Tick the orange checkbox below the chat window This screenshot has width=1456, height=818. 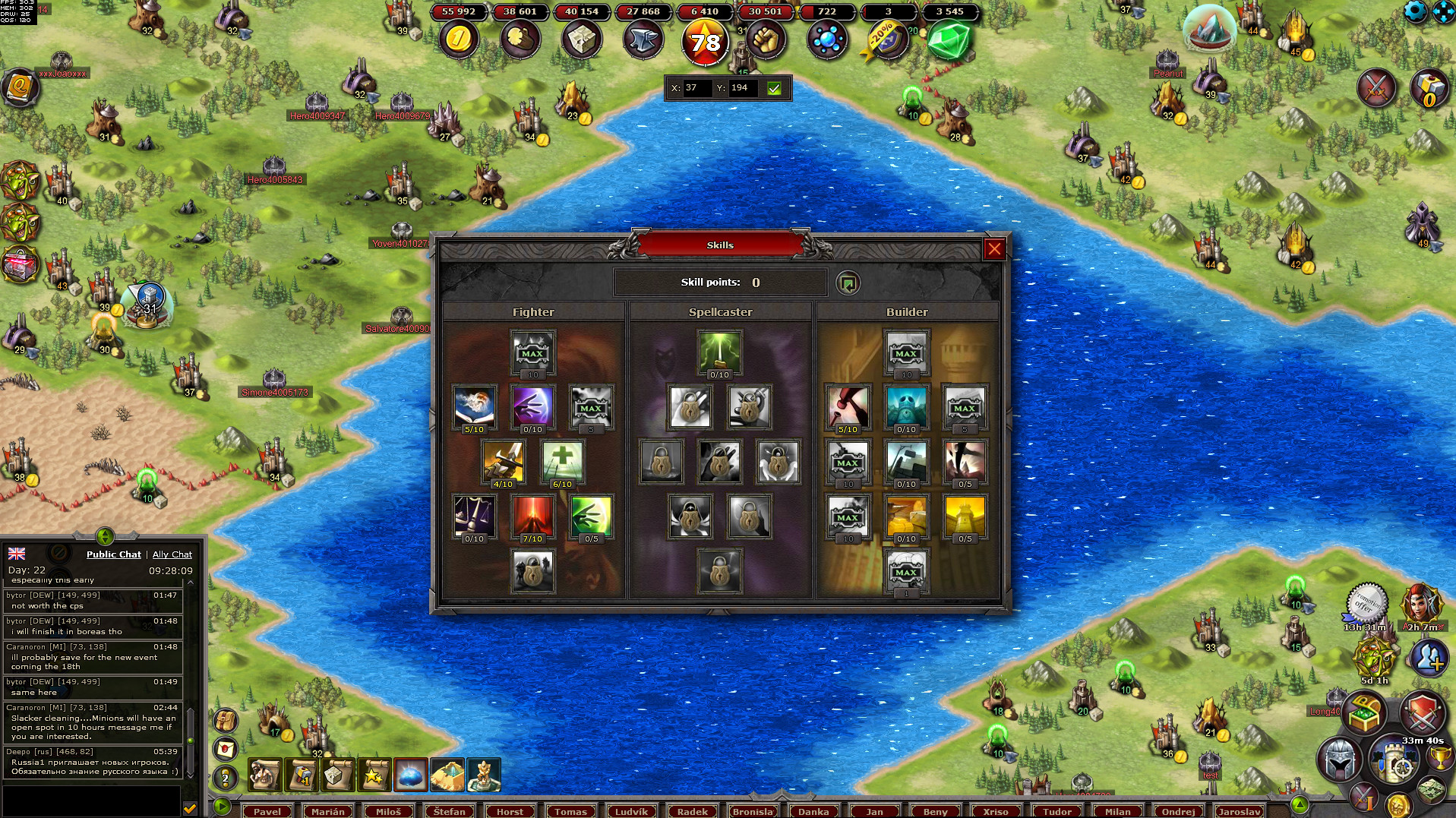190,808
